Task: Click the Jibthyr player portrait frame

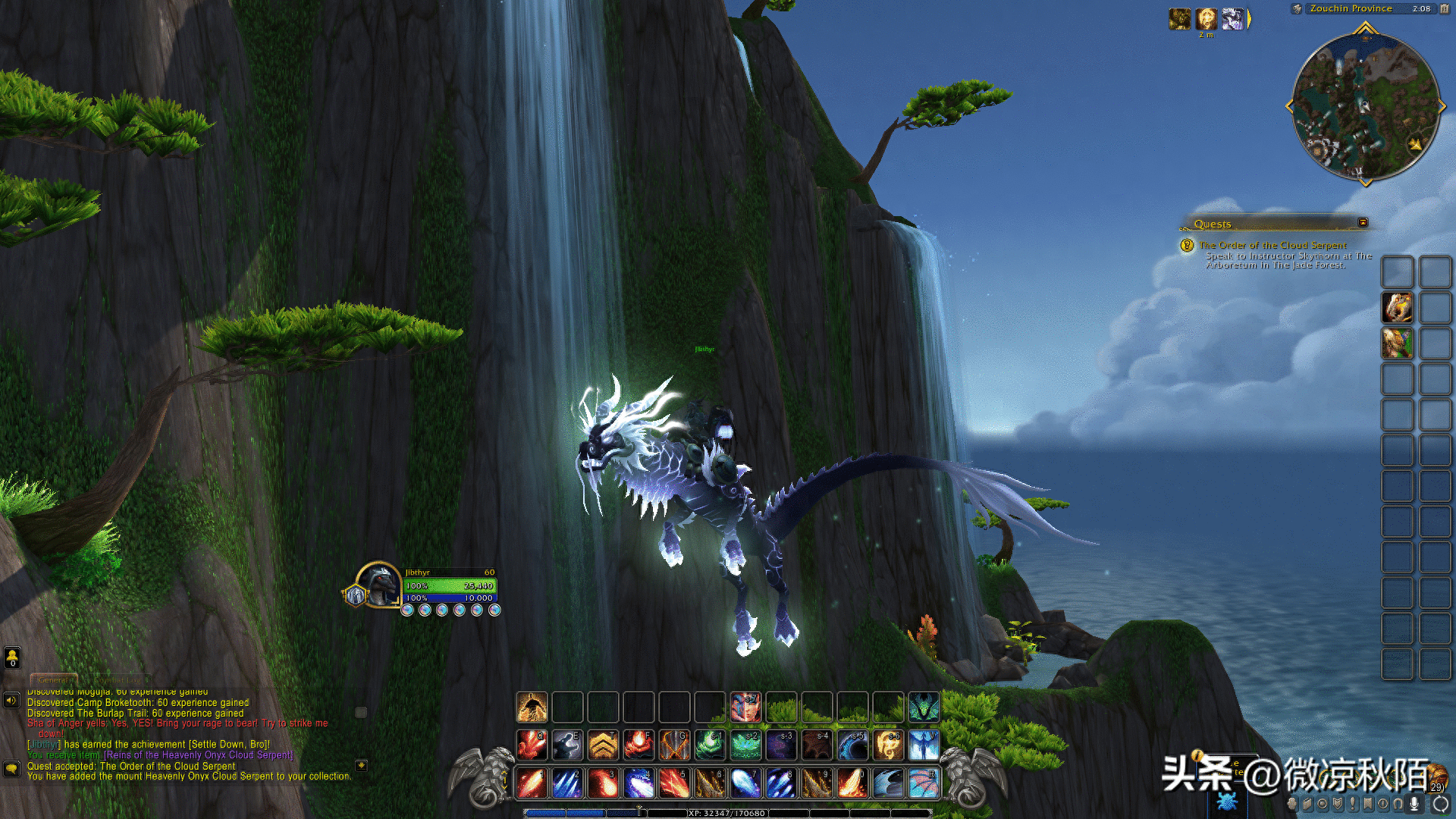Action: [378, 585]
